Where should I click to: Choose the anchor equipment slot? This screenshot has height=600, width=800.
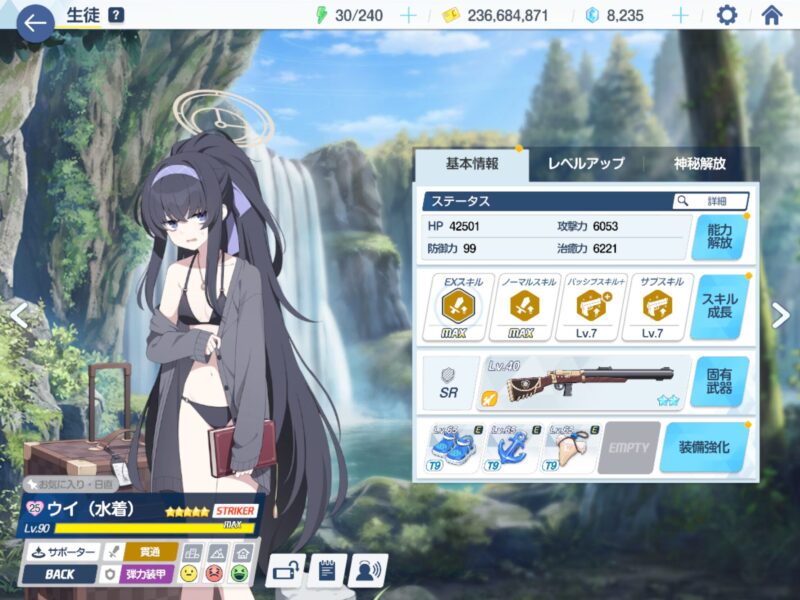click(509, 447)
